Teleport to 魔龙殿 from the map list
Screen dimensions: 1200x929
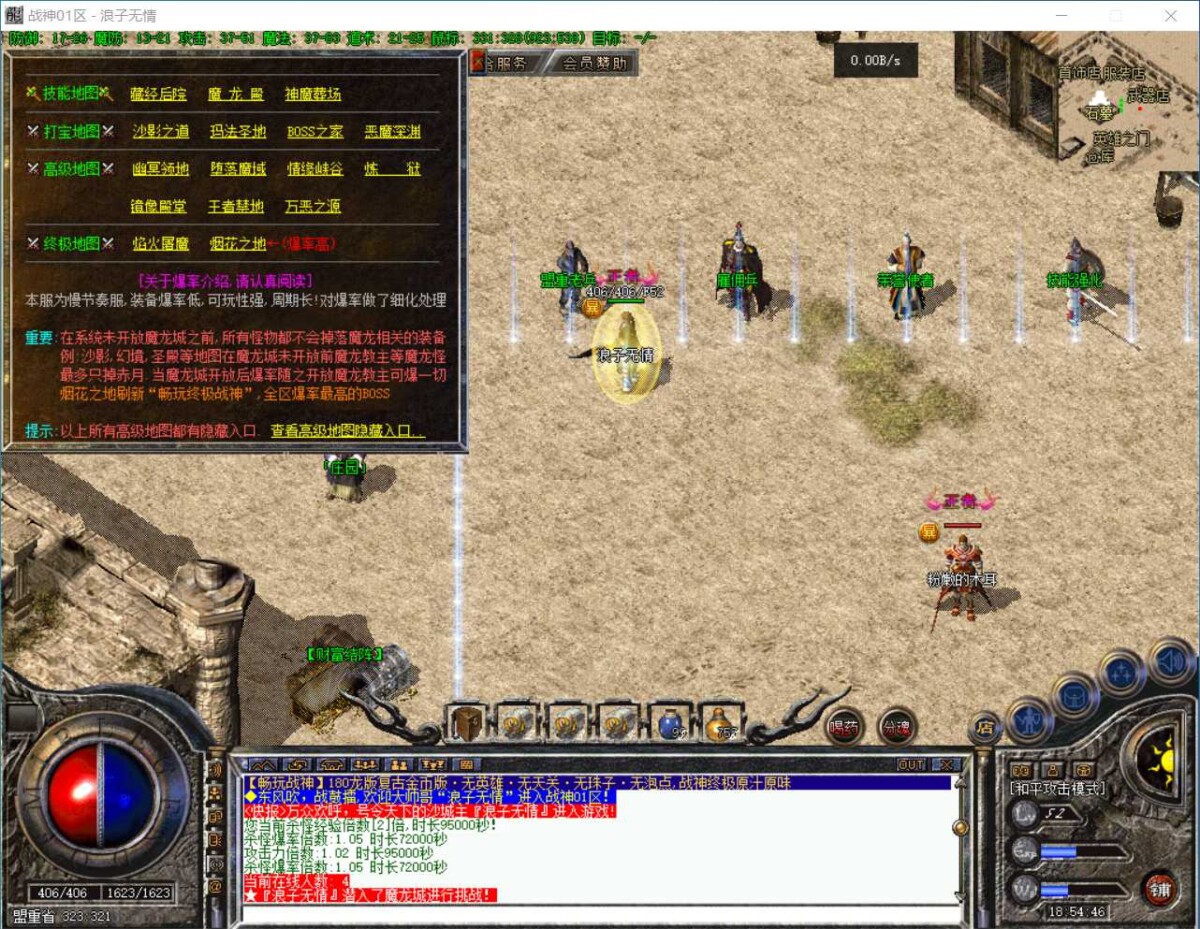[236, 94]
